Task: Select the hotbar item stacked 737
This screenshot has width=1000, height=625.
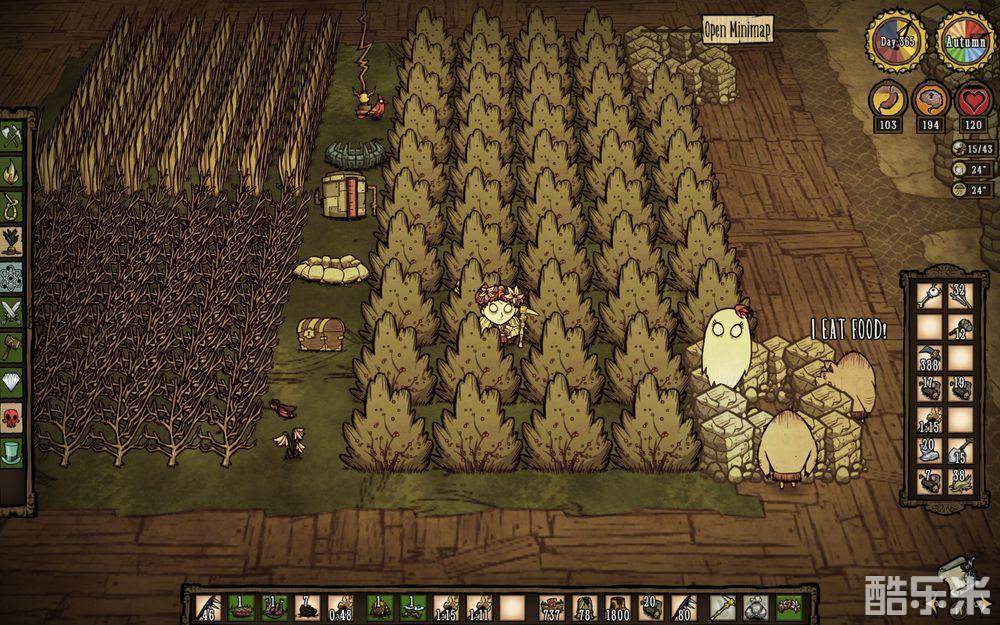Action: coord(551,605)
